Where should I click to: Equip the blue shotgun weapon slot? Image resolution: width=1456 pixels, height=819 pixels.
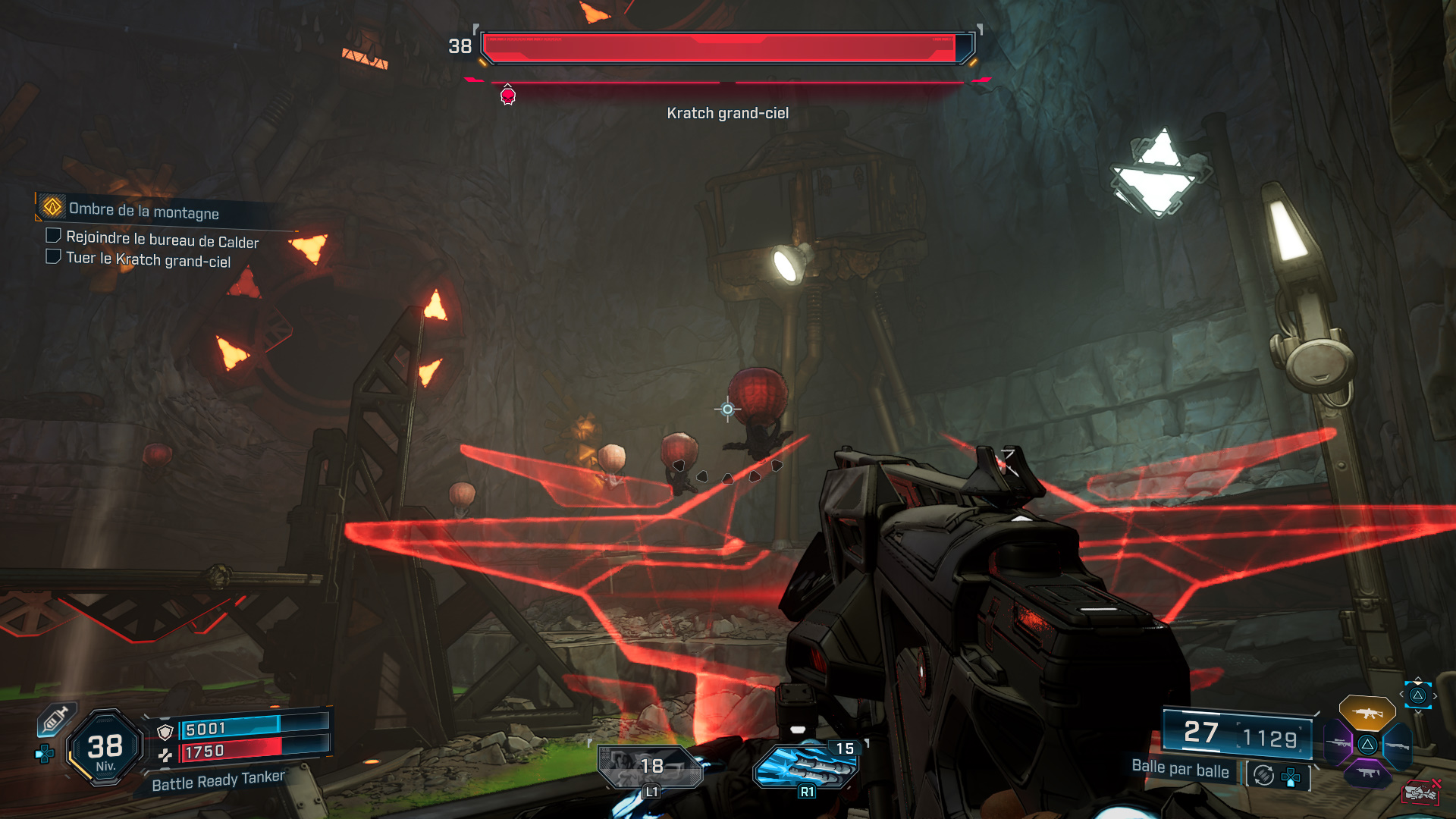tap(1398, 745)
